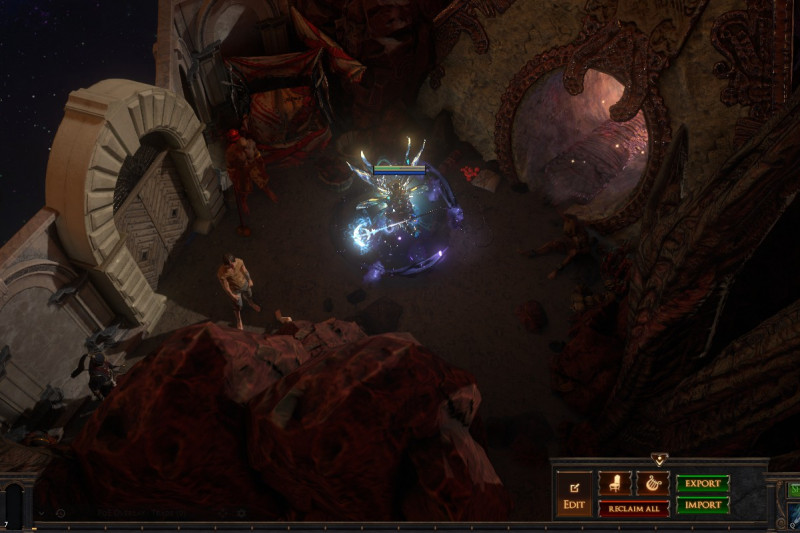800x533 pixels.
Task: Export the hideout layout
Action: click(x=702, y=484)
